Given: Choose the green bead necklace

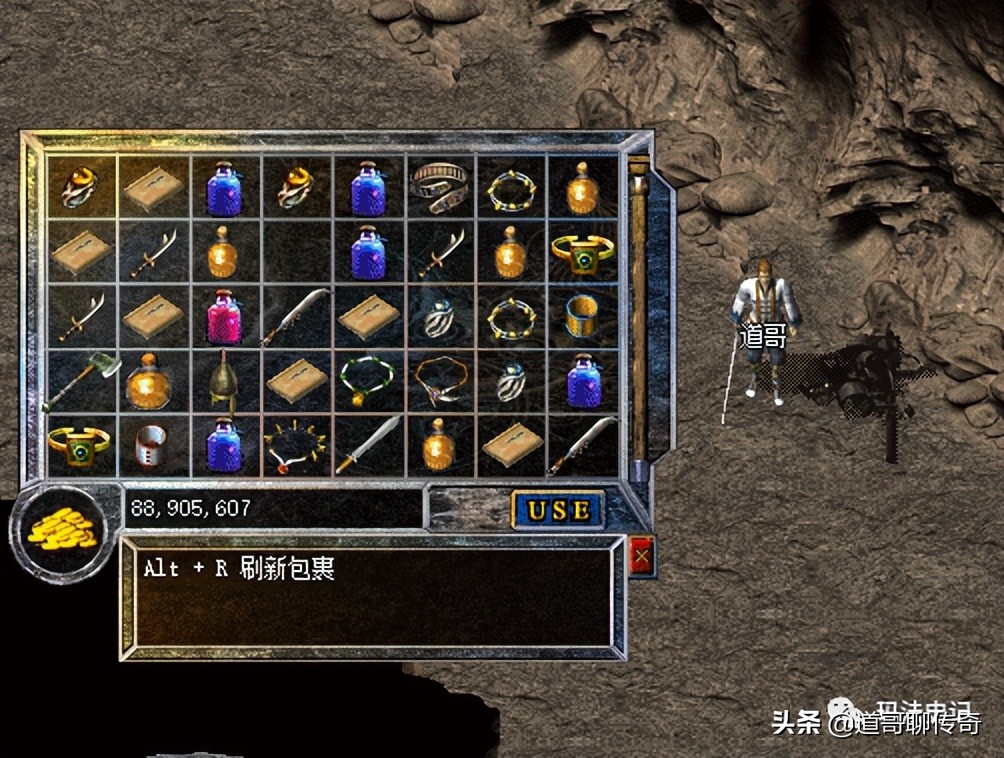Looking at the screenshot, I should [x=367, y=380].
